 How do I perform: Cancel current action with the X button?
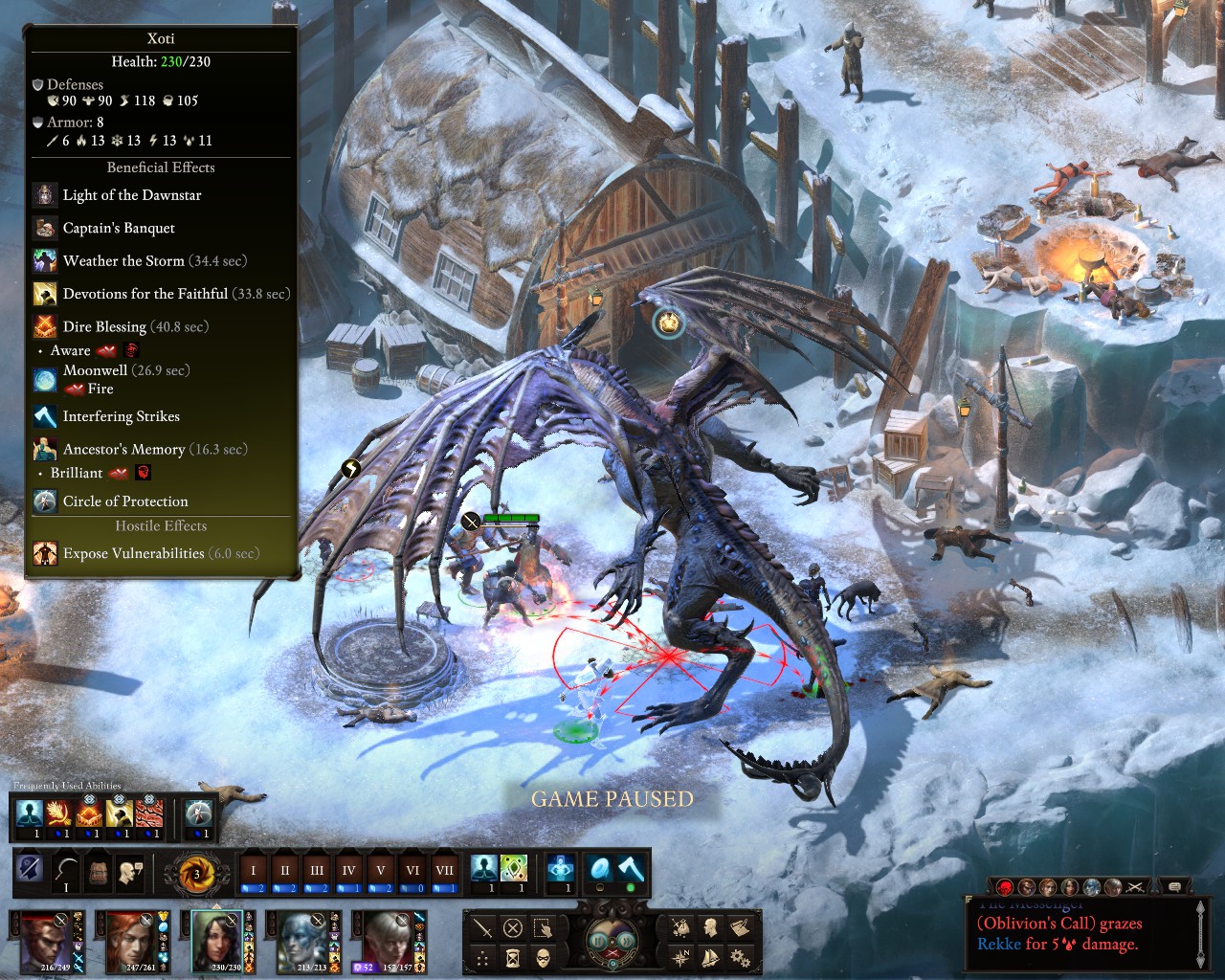click(x=513, y=928)
